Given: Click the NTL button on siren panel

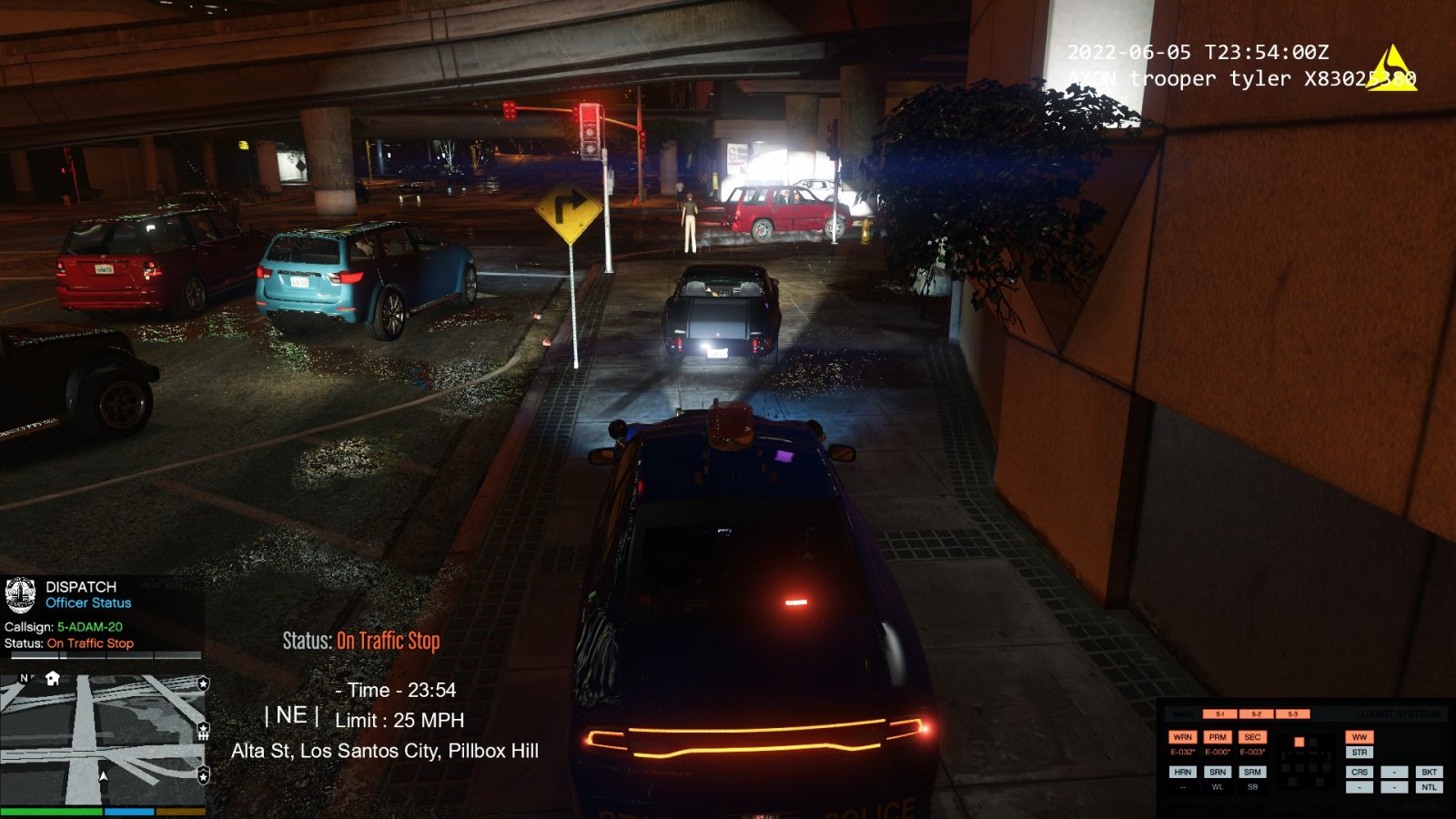Looking at the screenshot, I should point(1429,787).
